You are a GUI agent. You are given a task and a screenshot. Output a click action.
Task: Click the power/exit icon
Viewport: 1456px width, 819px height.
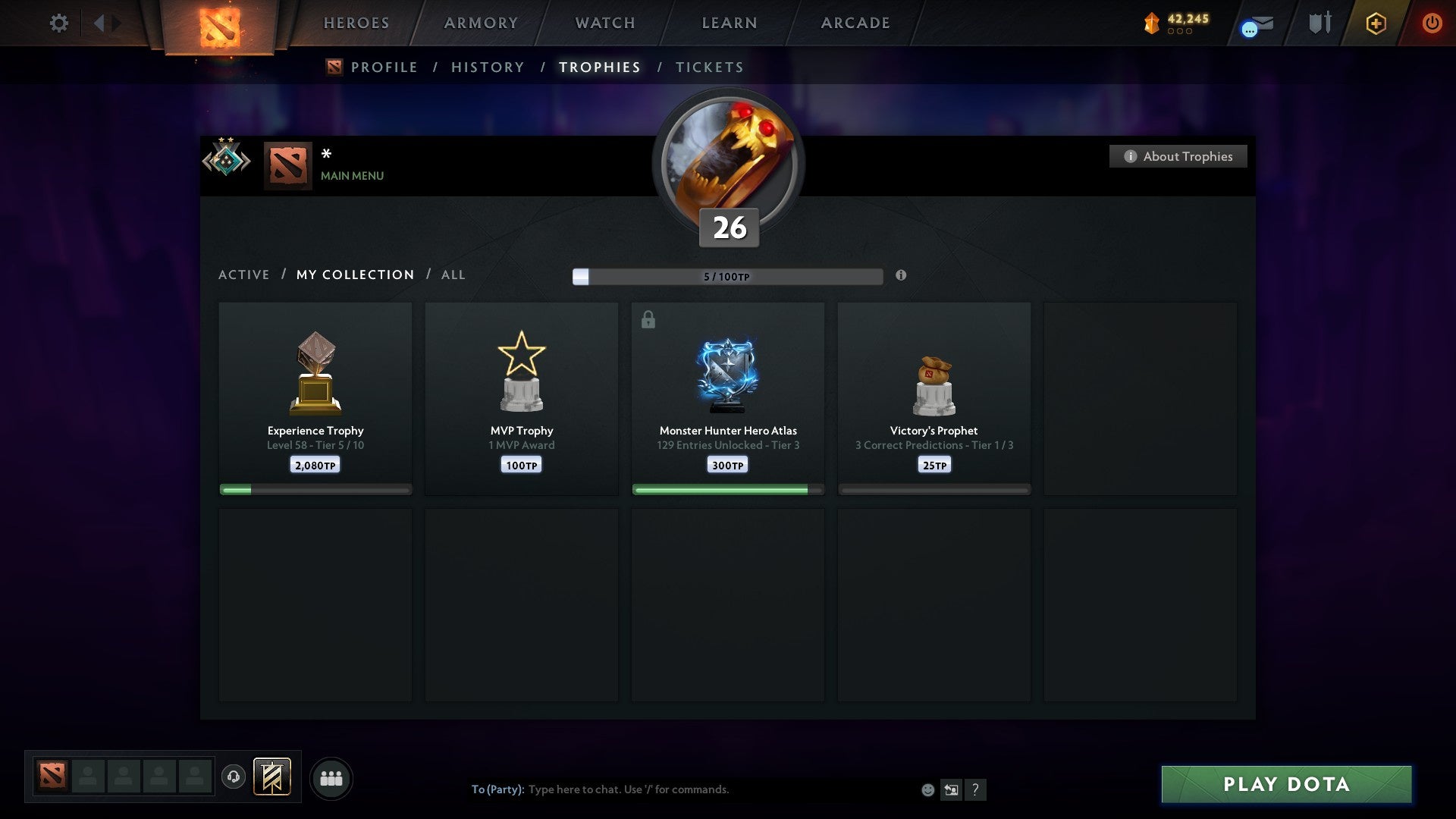1432,23
